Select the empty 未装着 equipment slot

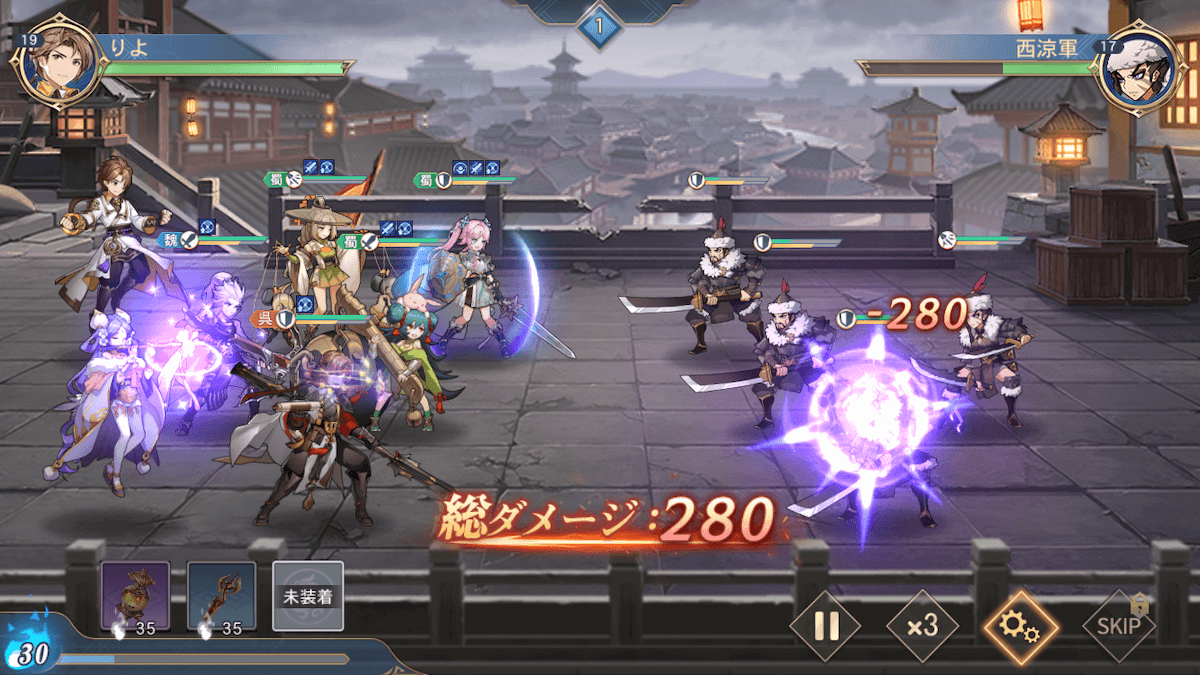(308, 596)
